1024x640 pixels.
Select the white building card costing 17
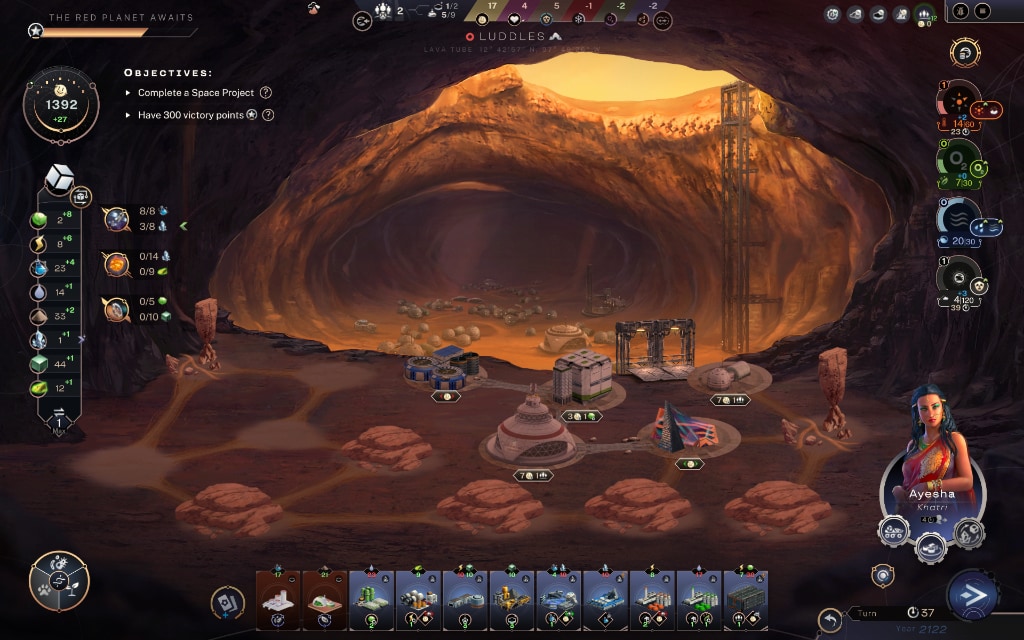[278, 600]
